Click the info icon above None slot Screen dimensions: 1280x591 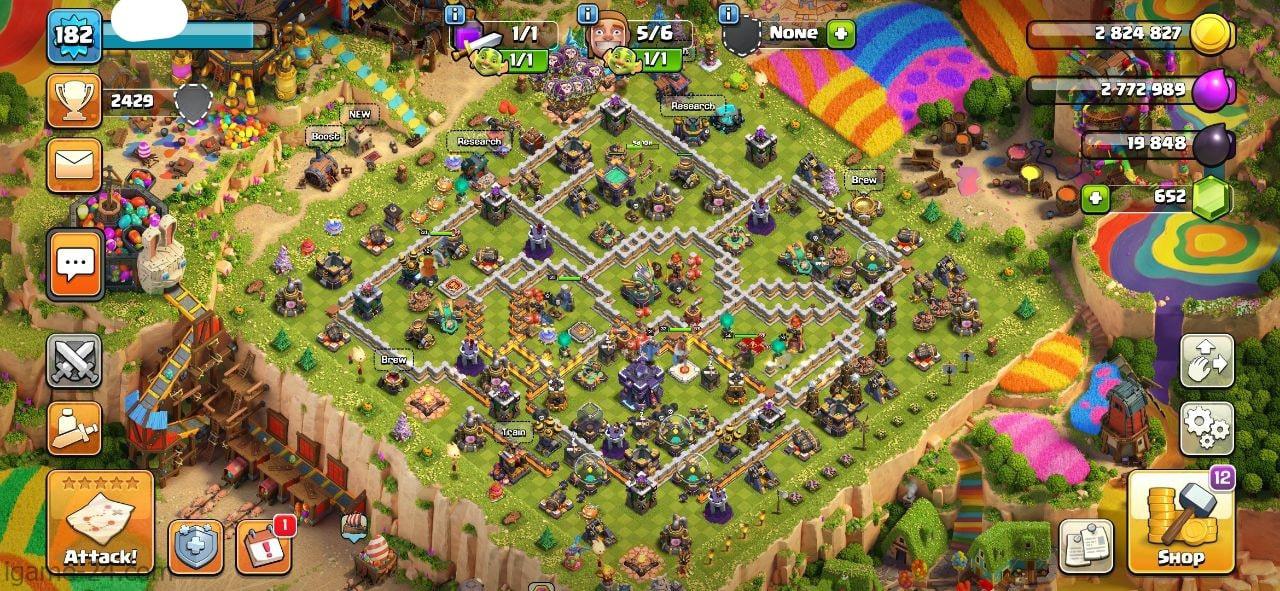click(729, 14)
